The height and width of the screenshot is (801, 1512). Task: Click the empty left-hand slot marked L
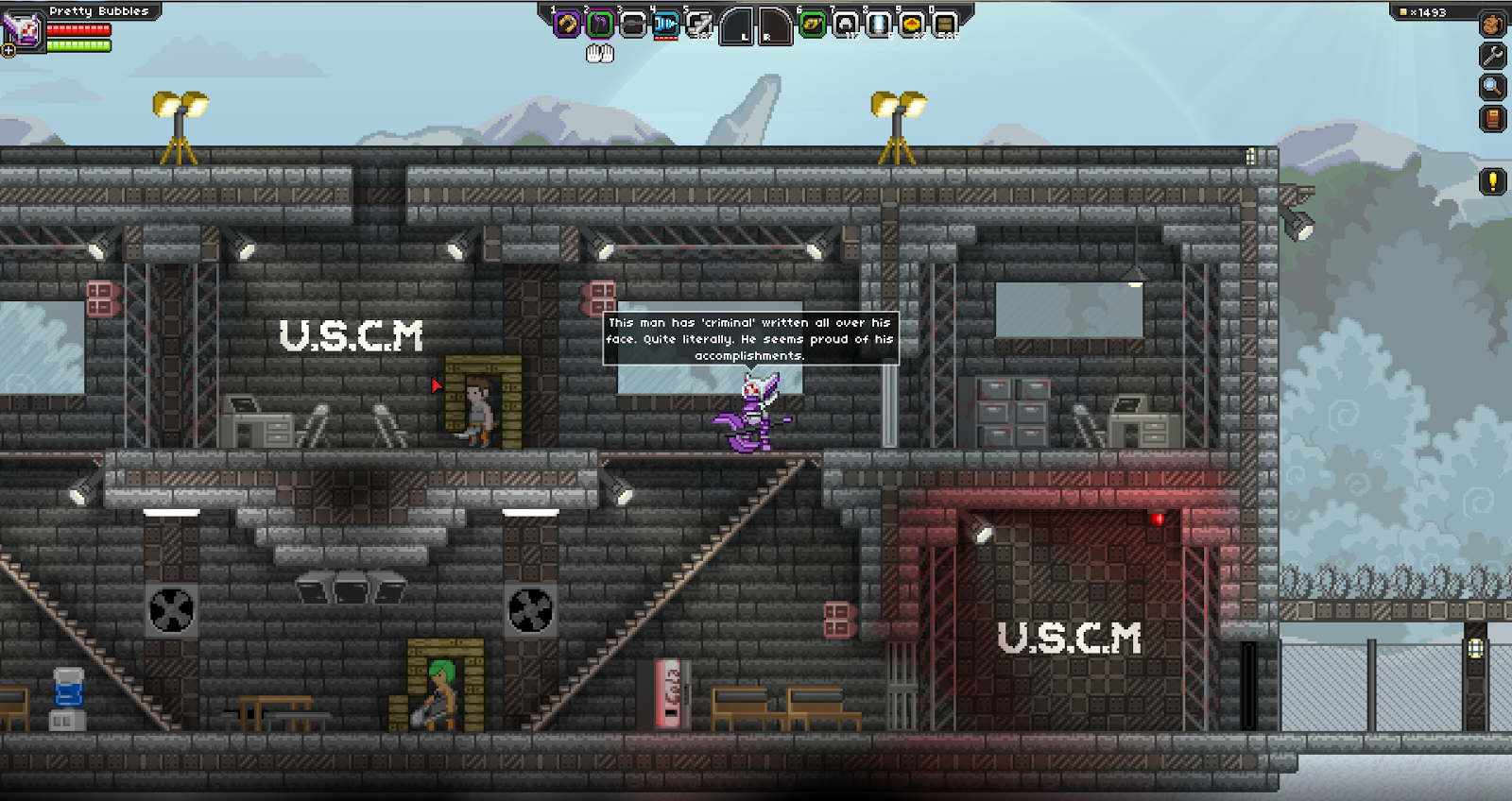[736, 26]
